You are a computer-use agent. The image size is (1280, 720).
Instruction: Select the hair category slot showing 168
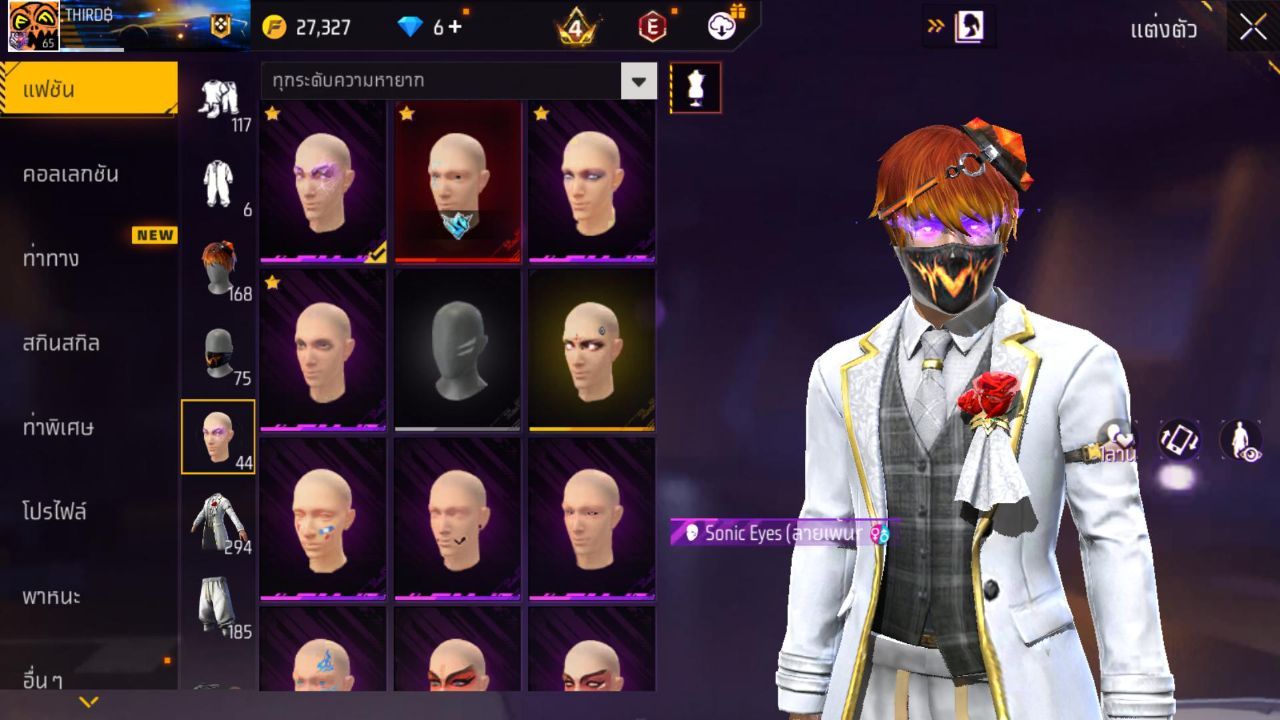pos(219,265)
